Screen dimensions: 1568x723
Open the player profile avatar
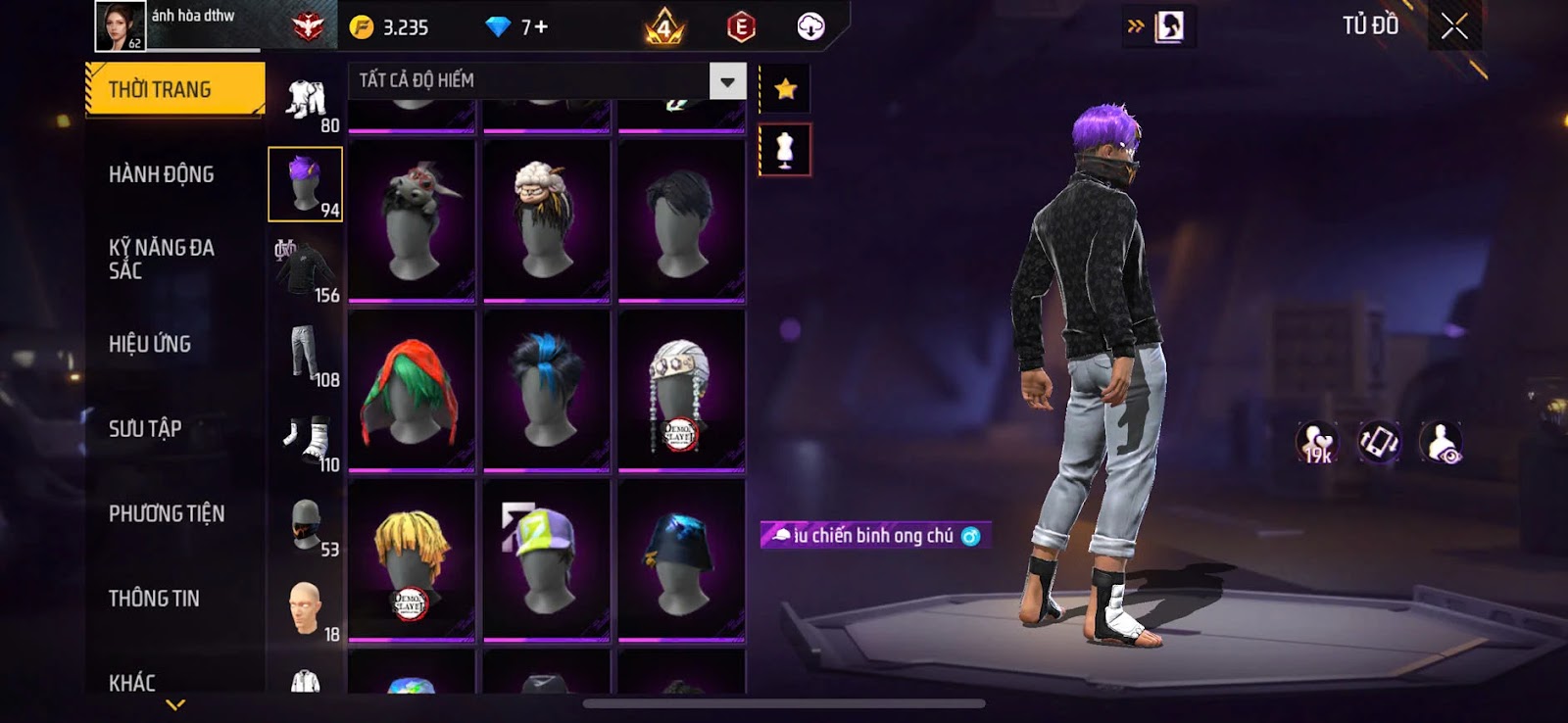tap(120, 26)
